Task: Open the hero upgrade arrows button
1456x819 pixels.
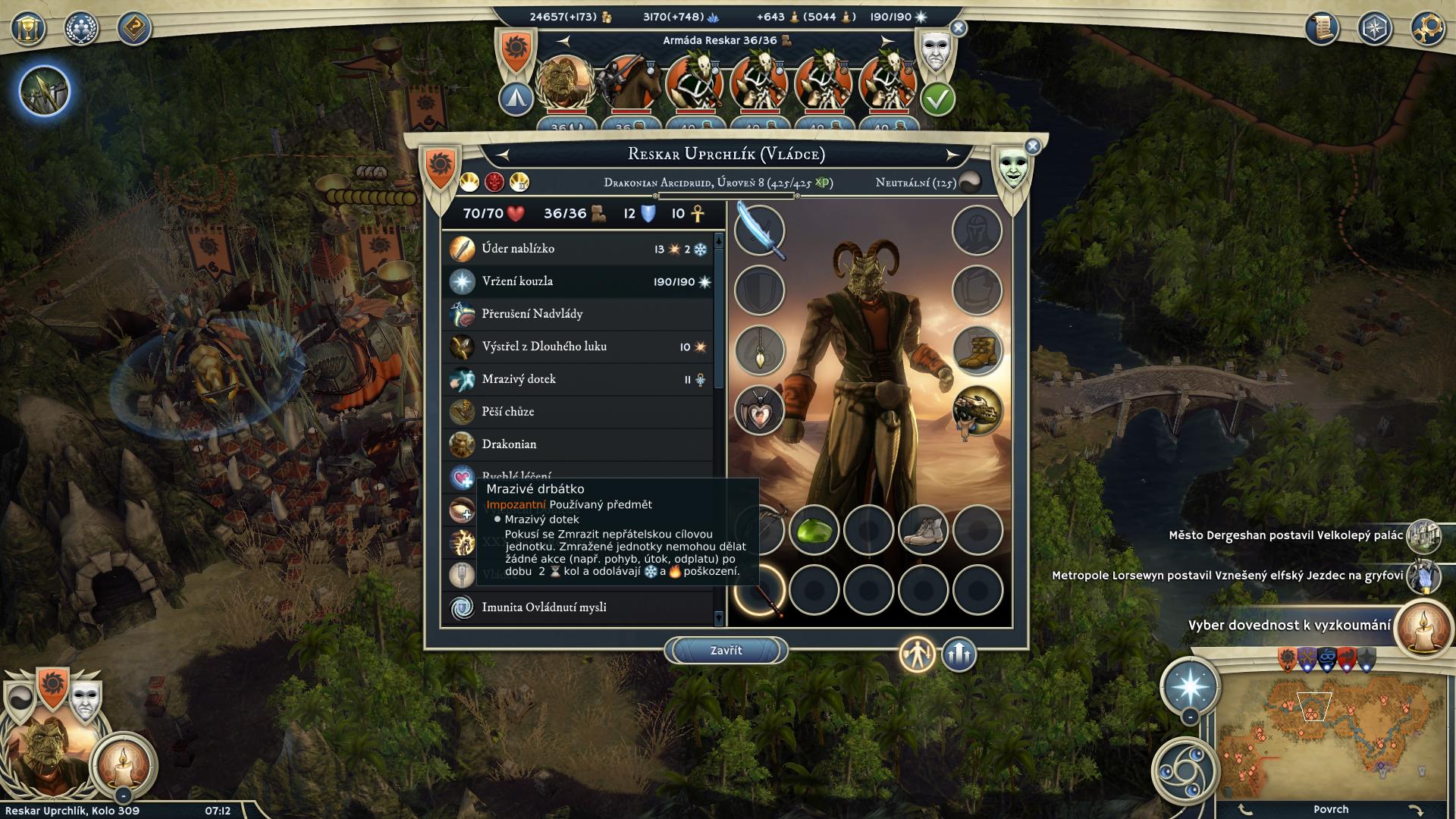Action: (959, 654)
